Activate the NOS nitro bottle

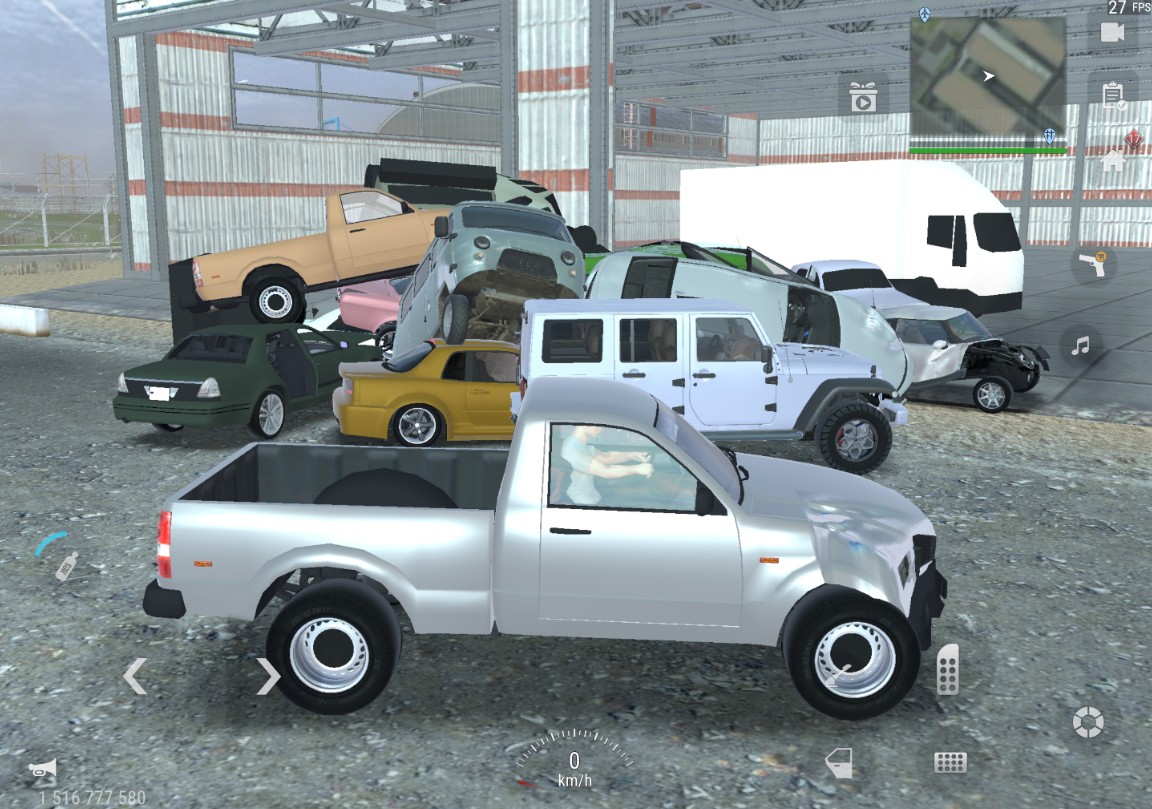(x=66, y=566)
